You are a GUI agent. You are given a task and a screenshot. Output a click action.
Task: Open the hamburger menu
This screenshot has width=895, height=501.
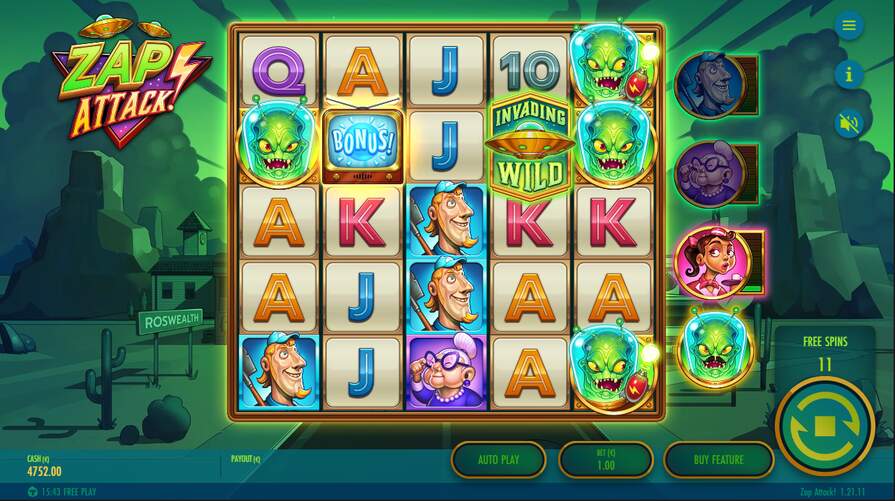(849, 25)
